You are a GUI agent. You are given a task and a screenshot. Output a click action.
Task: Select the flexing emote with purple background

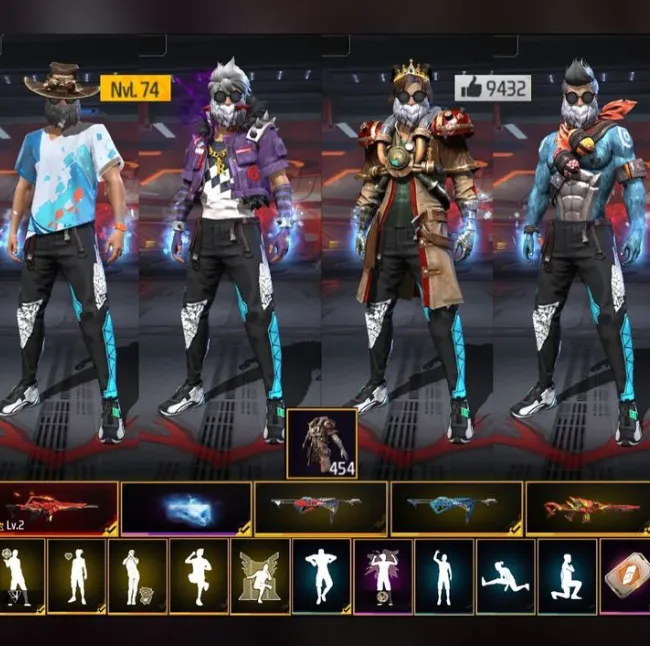383,576
